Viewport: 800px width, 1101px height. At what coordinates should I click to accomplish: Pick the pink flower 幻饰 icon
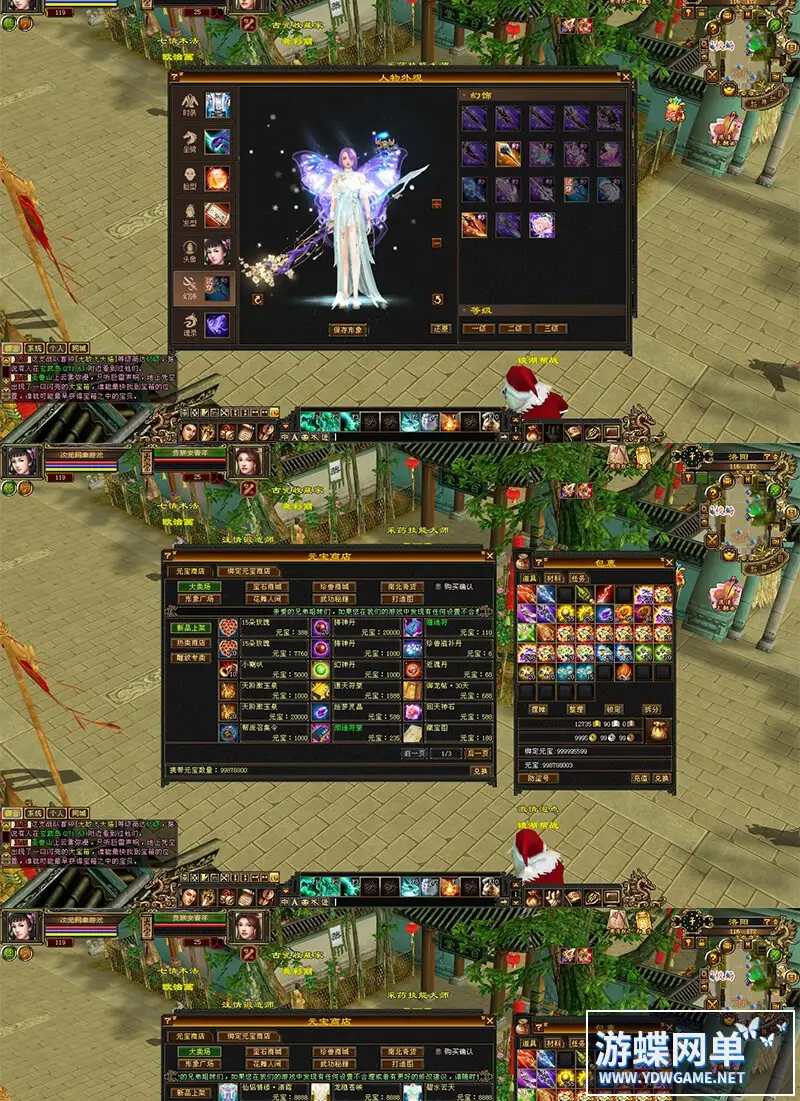pos(543,223)
